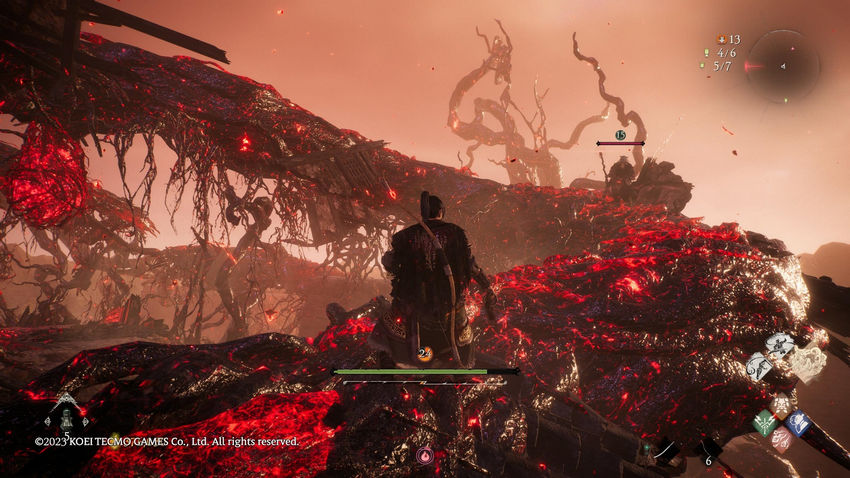Open the circular minimap

point(783,66)
